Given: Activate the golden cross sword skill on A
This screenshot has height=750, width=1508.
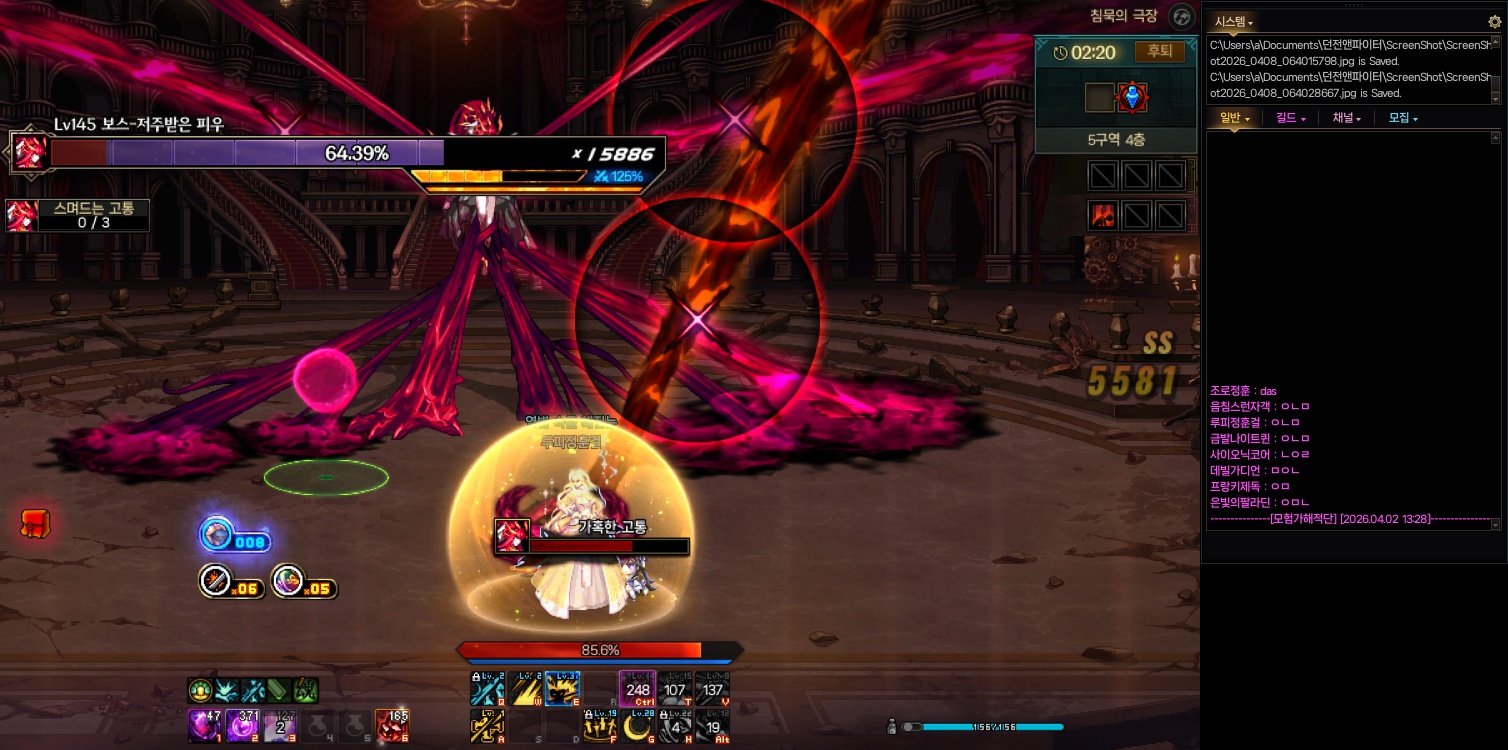Looking at the screenshot, I should [x=486, y=725].
